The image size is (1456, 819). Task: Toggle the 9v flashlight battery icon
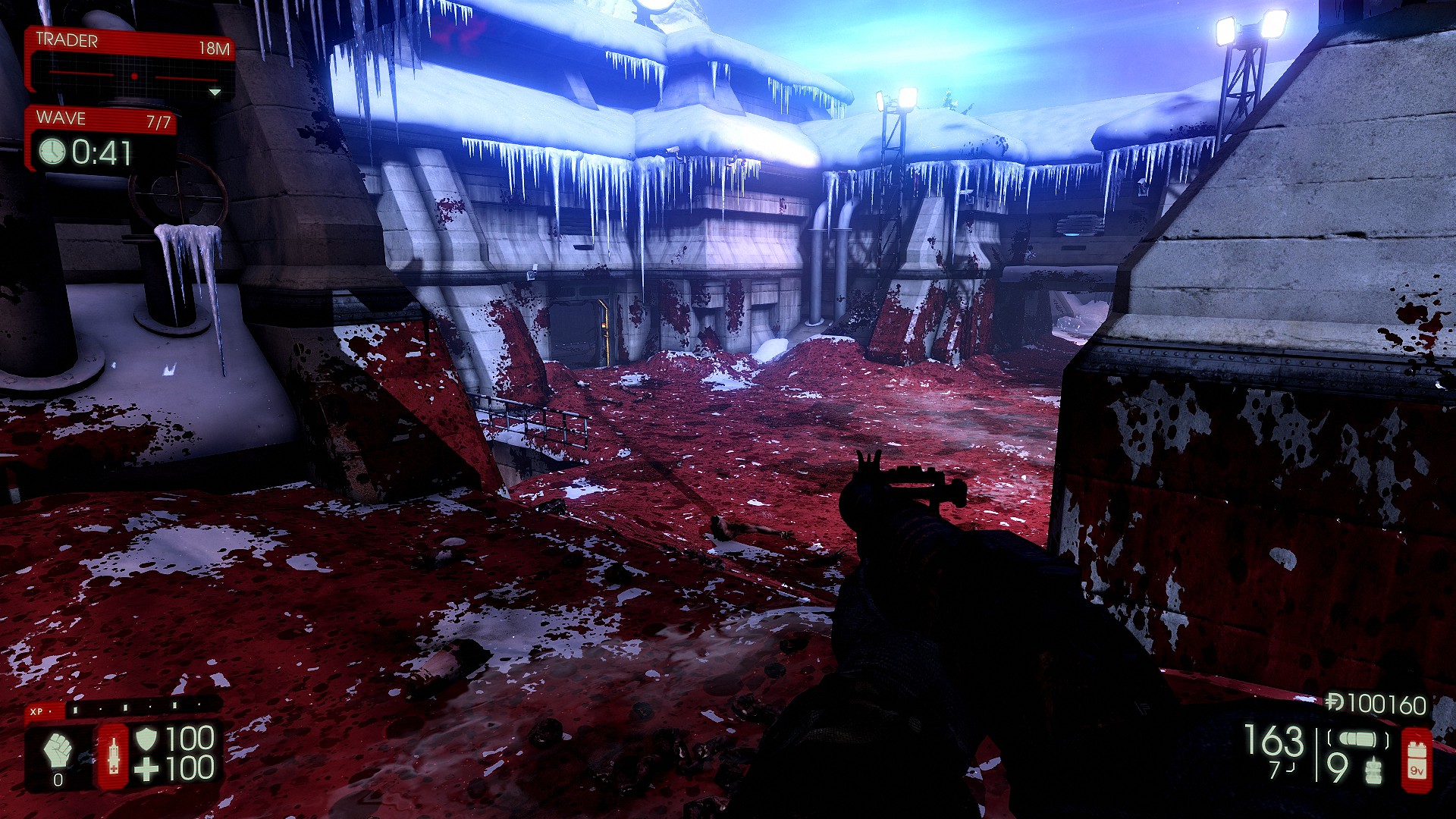point(1416,761)
